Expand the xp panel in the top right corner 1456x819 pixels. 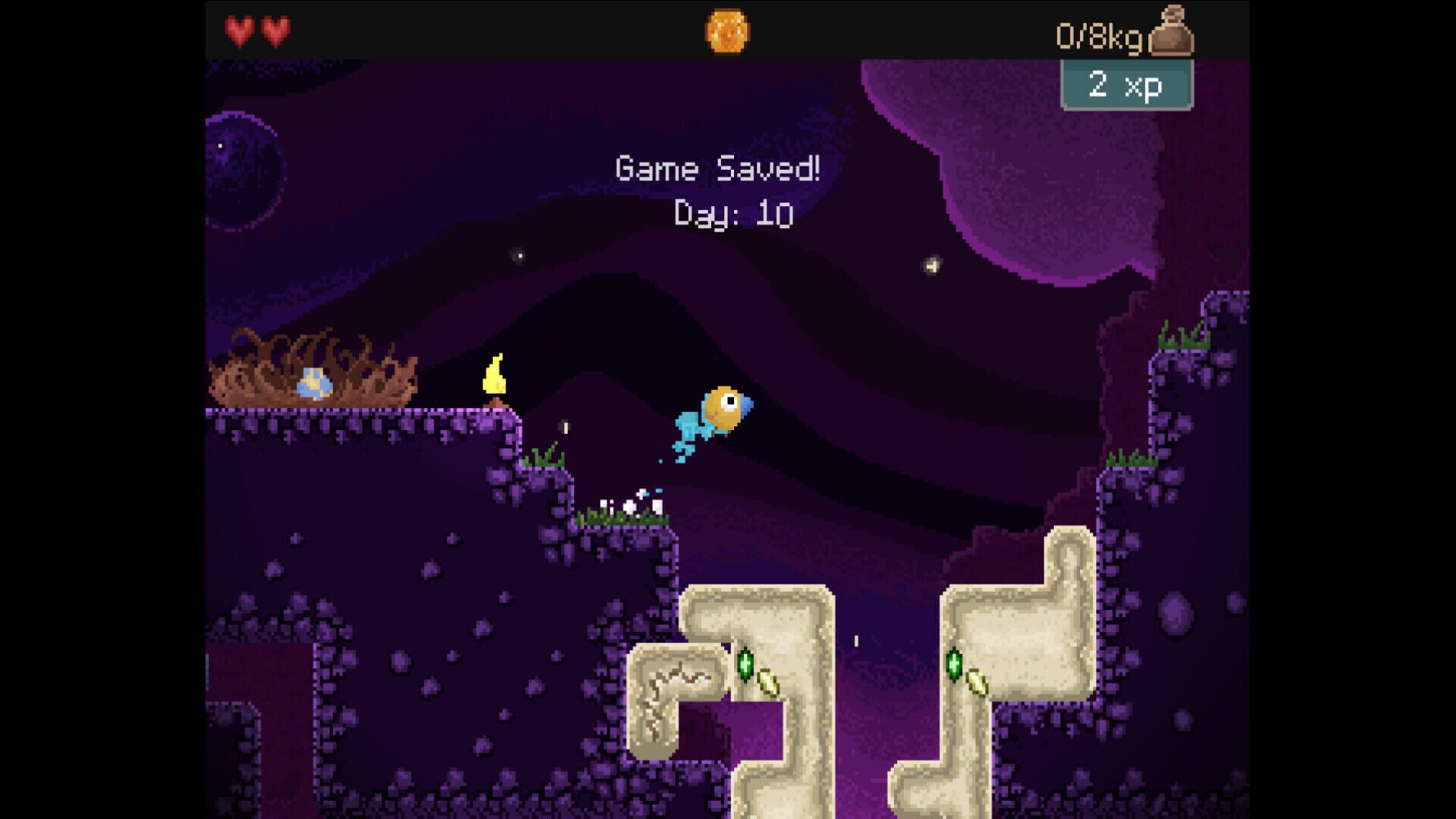1125,86
